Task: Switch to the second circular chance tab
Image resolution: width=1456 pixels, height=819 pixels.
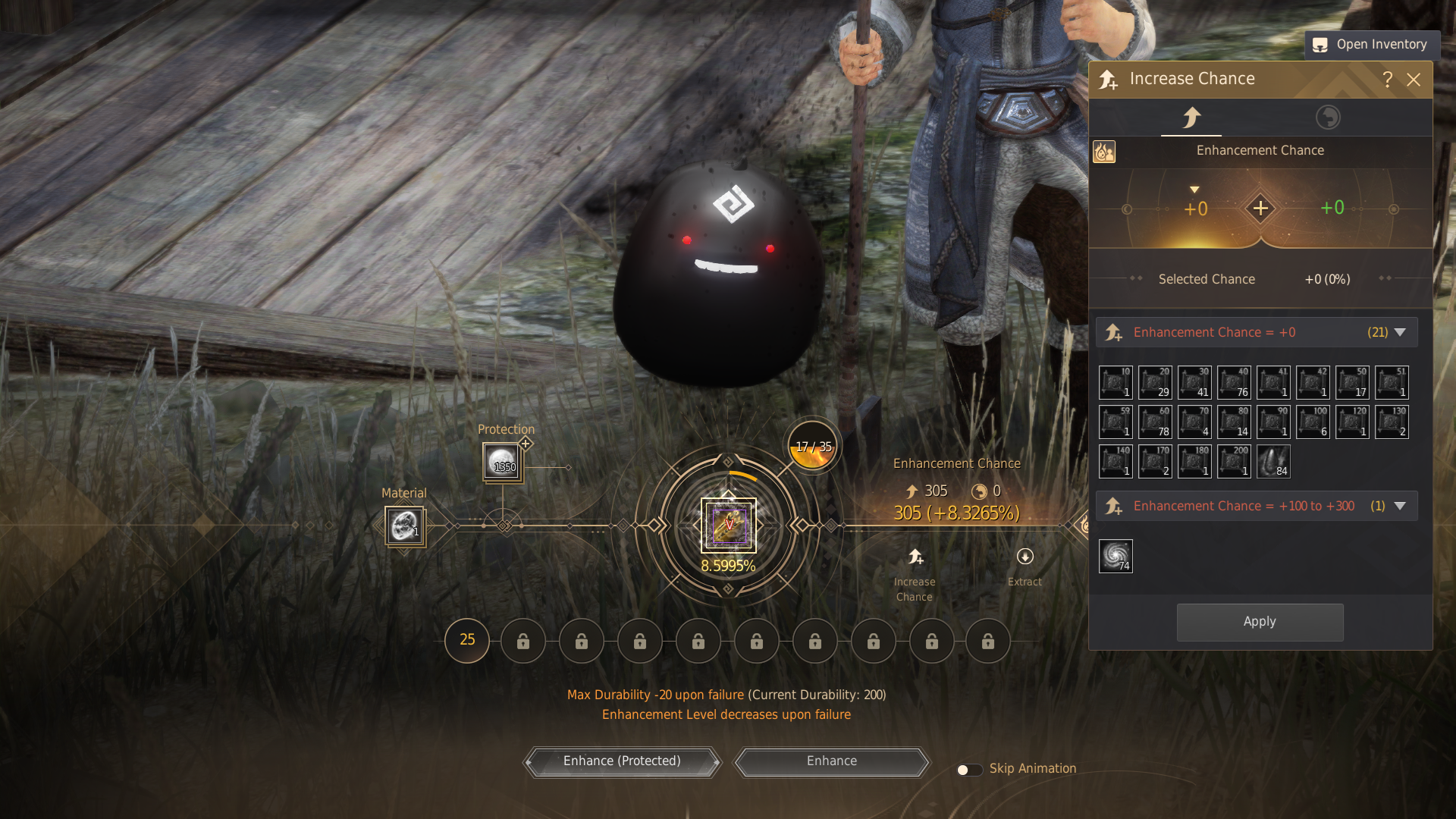Action: tap(1328, 118)
